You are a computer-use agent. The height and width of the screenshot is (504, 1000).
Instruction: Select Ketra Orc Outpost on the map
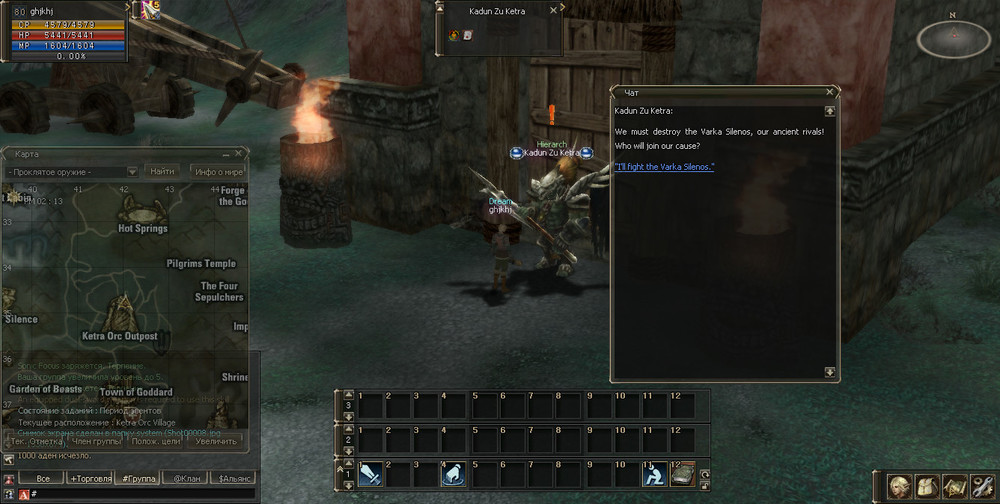[x=121, y=312]
